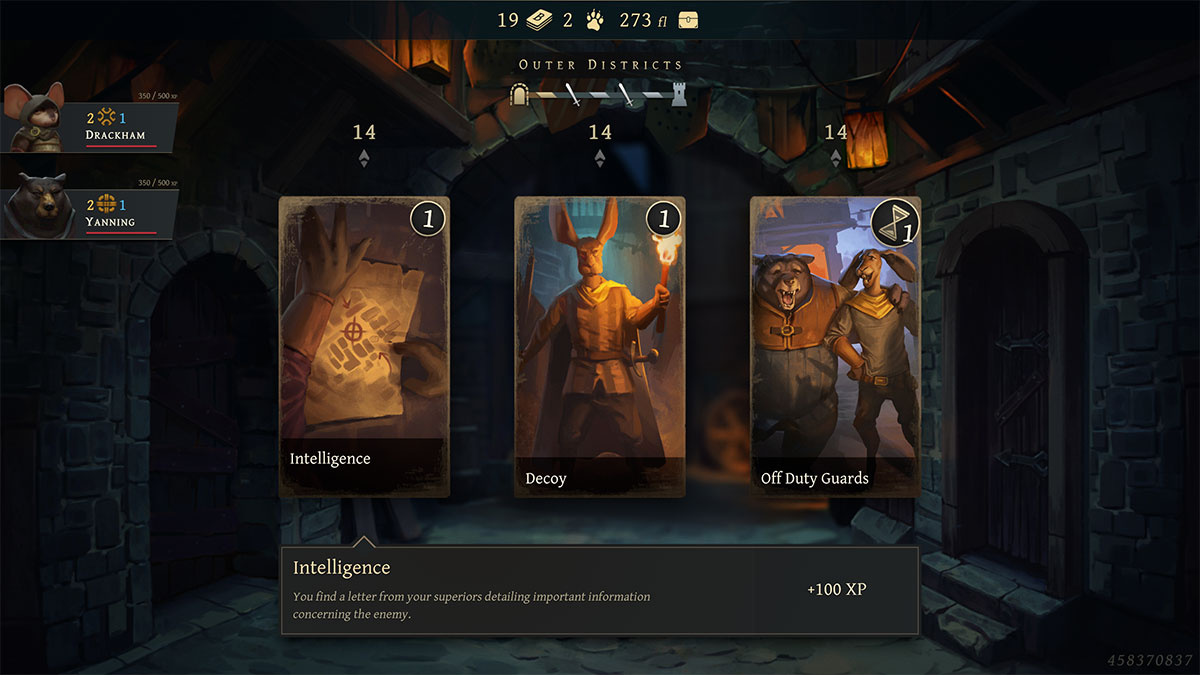Open Yanning's character panel
Image resolution: width=1200 pixels, height=675 pixels.
click(x=90, y=212)
